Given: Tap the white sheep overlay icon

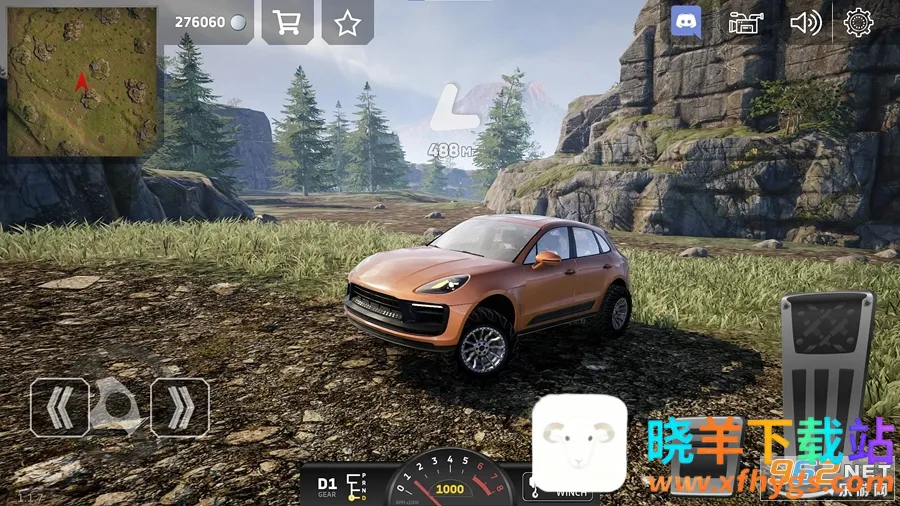Looking at the screenshot, I should coord(579,444).
